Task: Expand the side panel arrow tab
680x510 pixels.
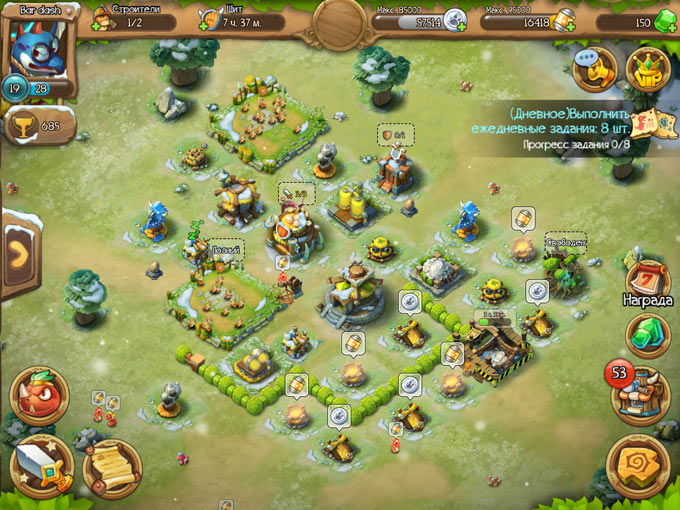Action: tap(17, 253)
